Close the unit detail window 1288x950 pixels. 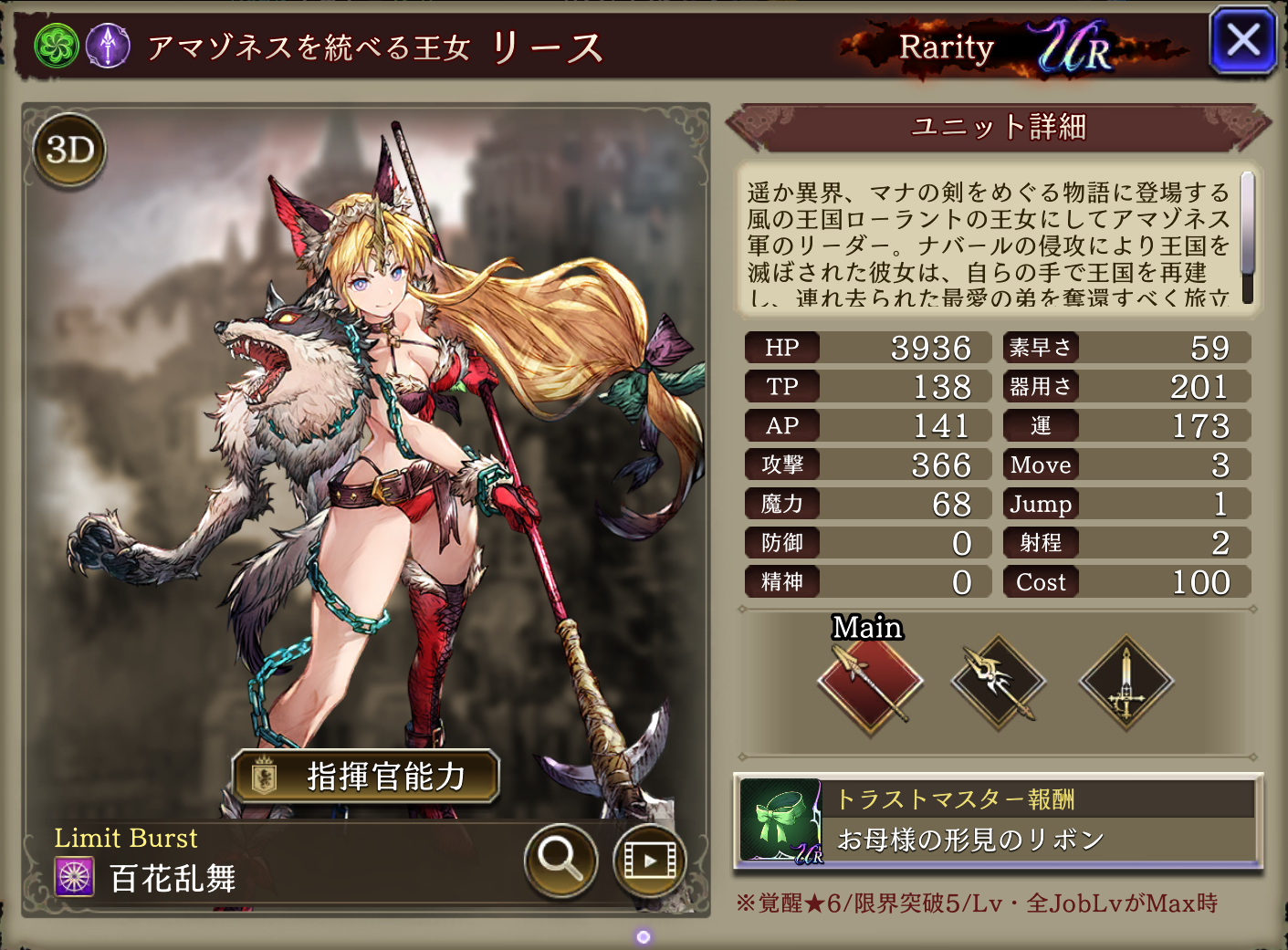click(x=1242, y=41)
